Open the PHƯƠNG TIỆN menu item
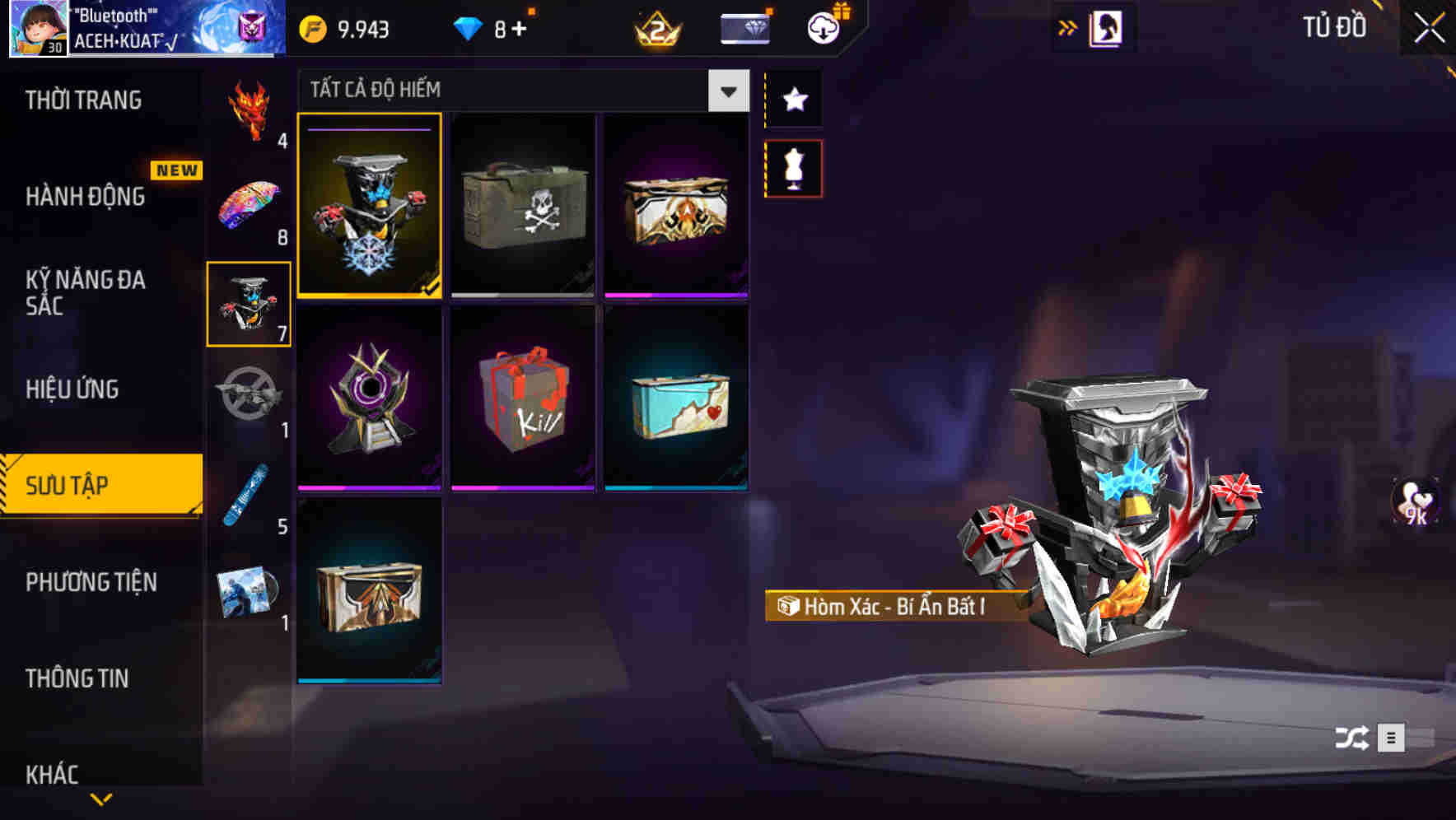 91,581
